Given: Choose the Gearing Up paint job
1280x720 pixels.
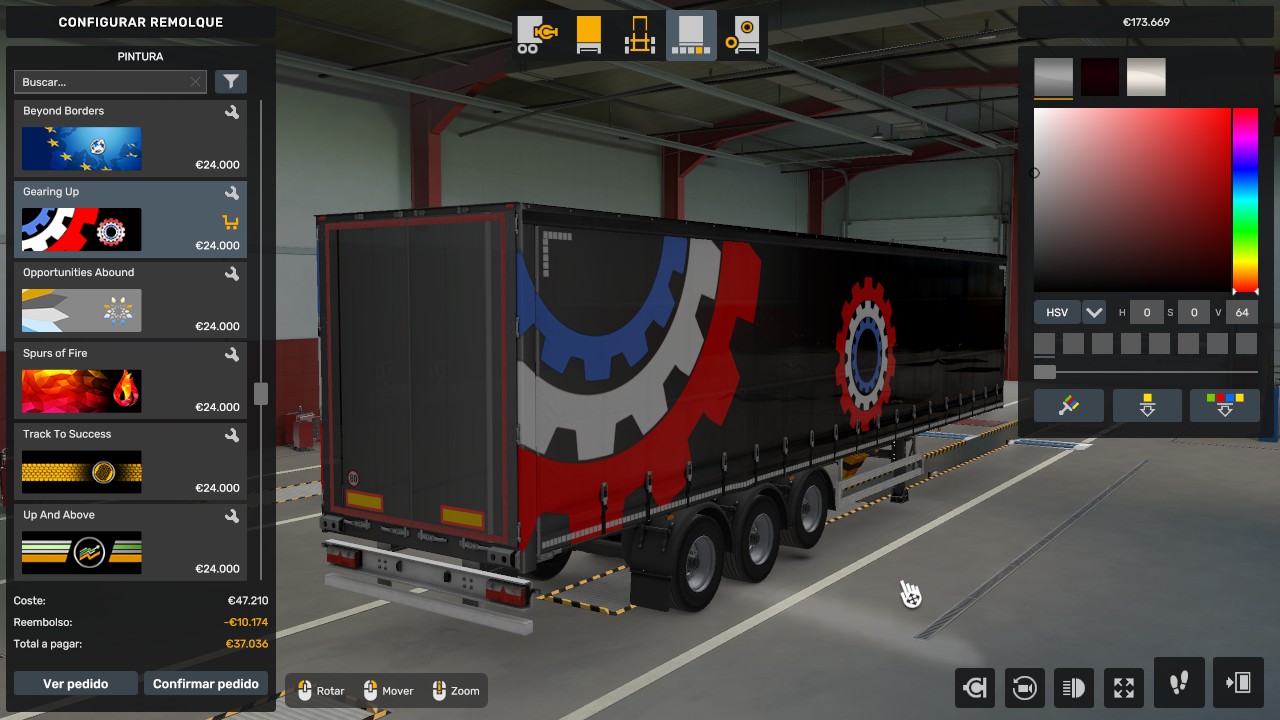Looking at the screenshot, I should tap(130, 218).
